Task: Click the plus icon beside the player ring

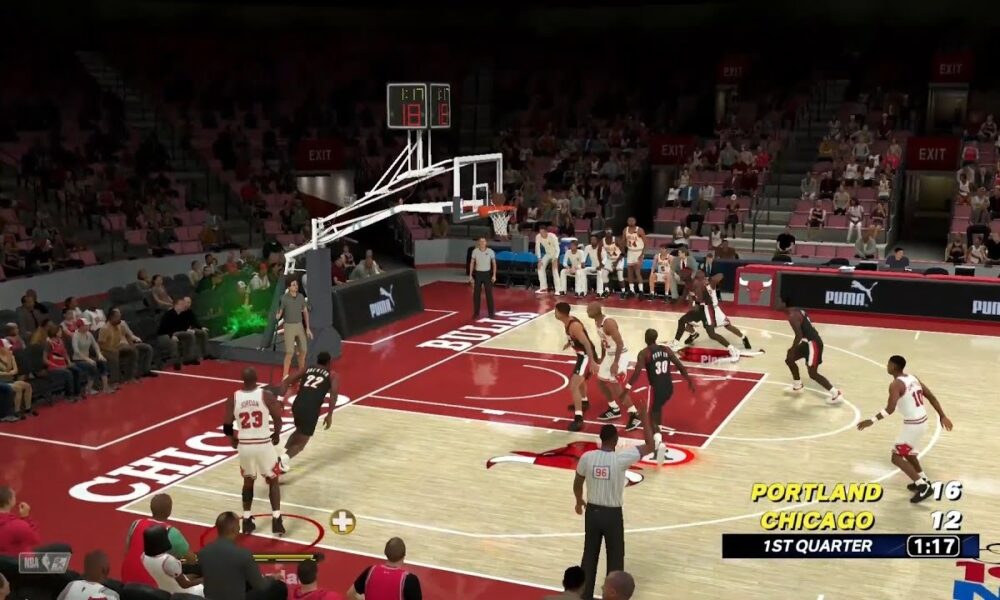Action: click(343, 521)
